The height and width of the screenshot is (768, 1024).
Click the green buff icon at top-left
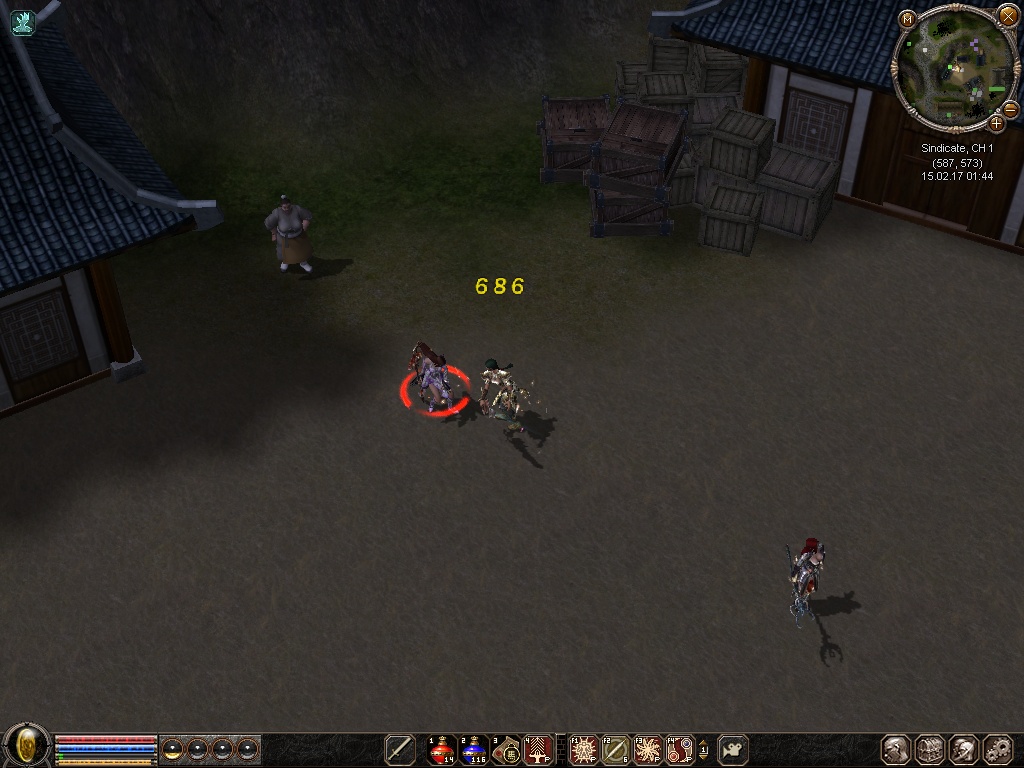click(22, 21)
